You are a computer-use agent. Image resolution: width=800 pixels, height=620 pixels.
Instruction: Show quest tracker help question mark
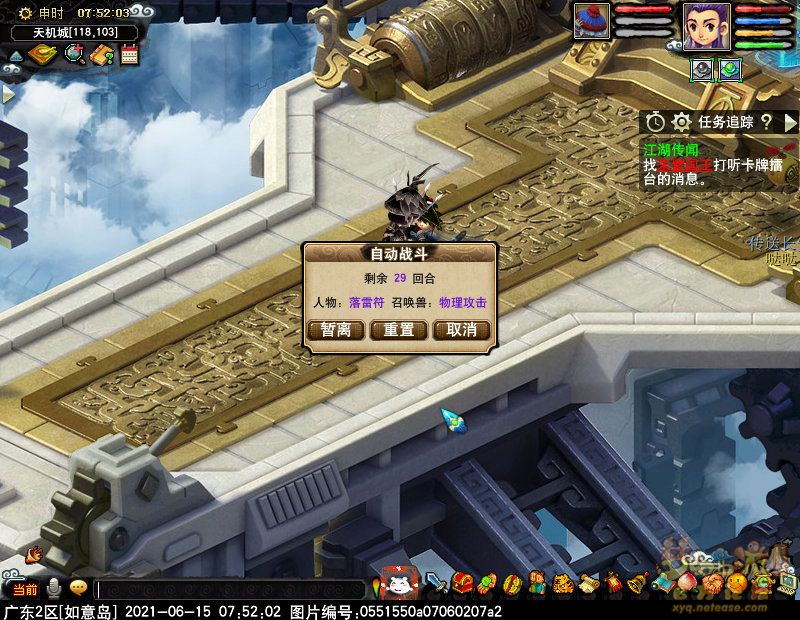pos(766,122)
